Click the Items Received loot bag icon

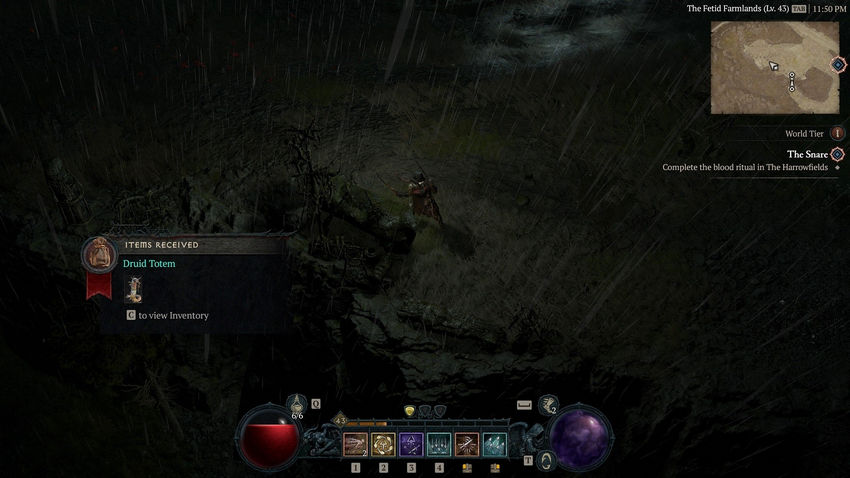pos(98,254)
